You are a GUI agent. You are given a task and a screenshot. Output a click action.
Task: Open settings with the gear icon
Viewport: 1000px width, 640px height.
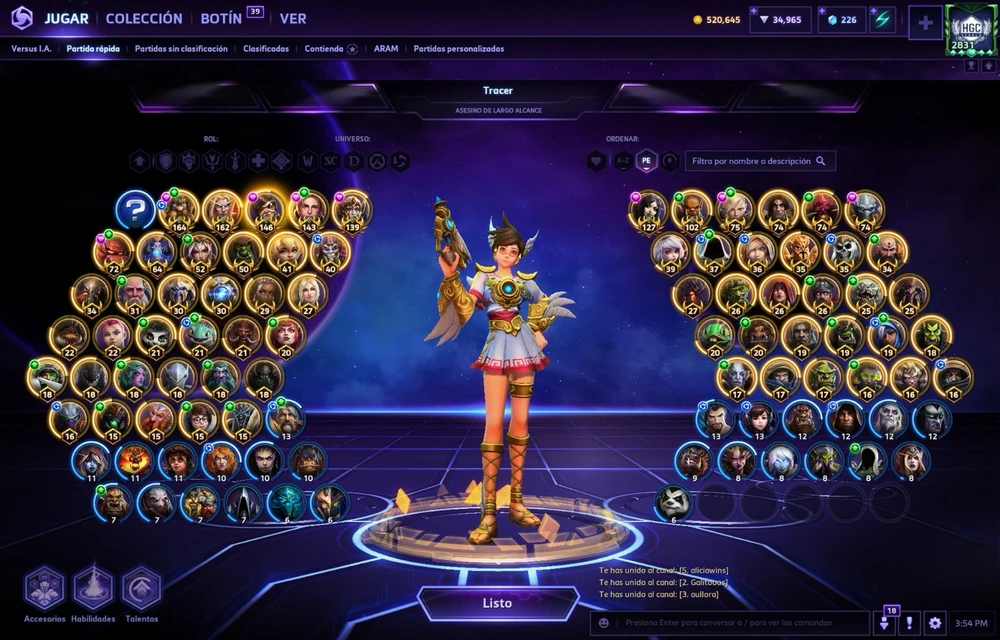934,623
